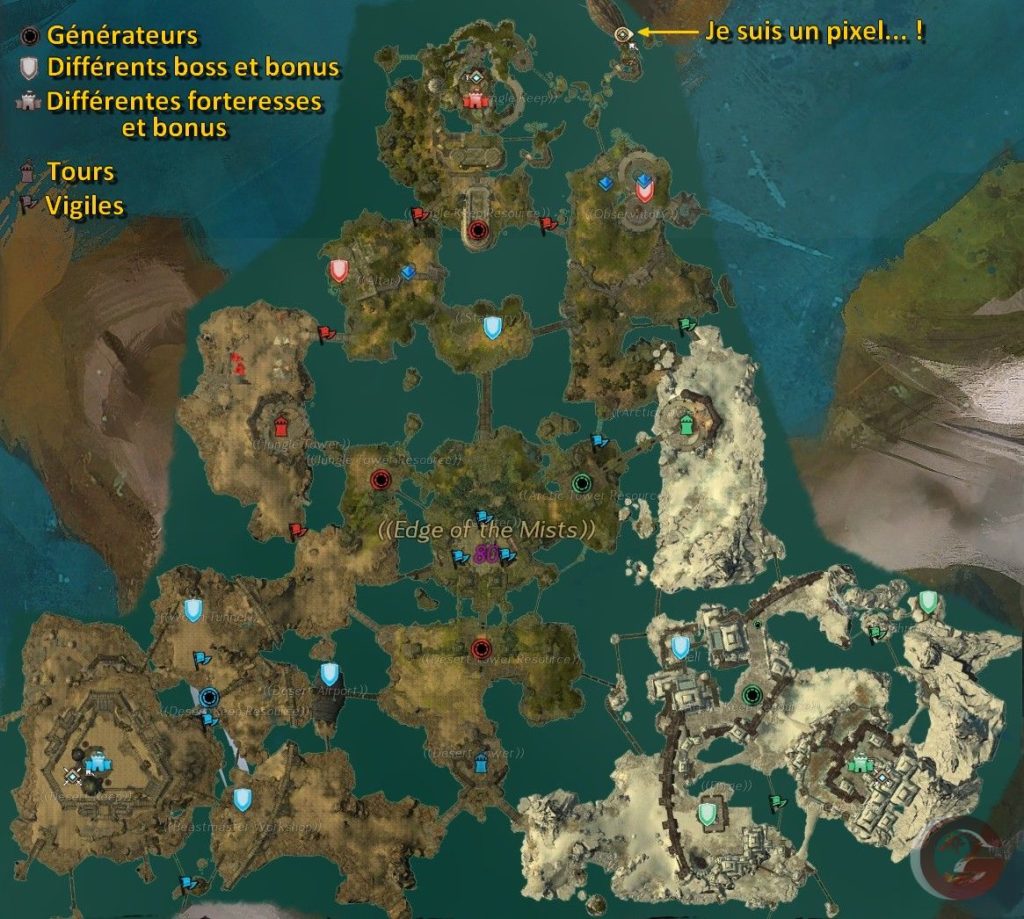Select the blue Desert Keep Resource generator

point(209,696)
